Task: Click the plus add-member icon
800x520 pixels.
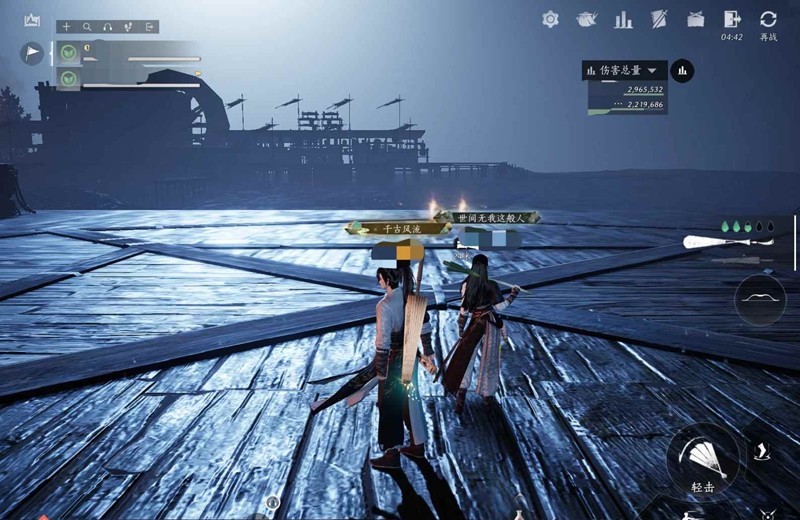Action: tap(67, 27)
